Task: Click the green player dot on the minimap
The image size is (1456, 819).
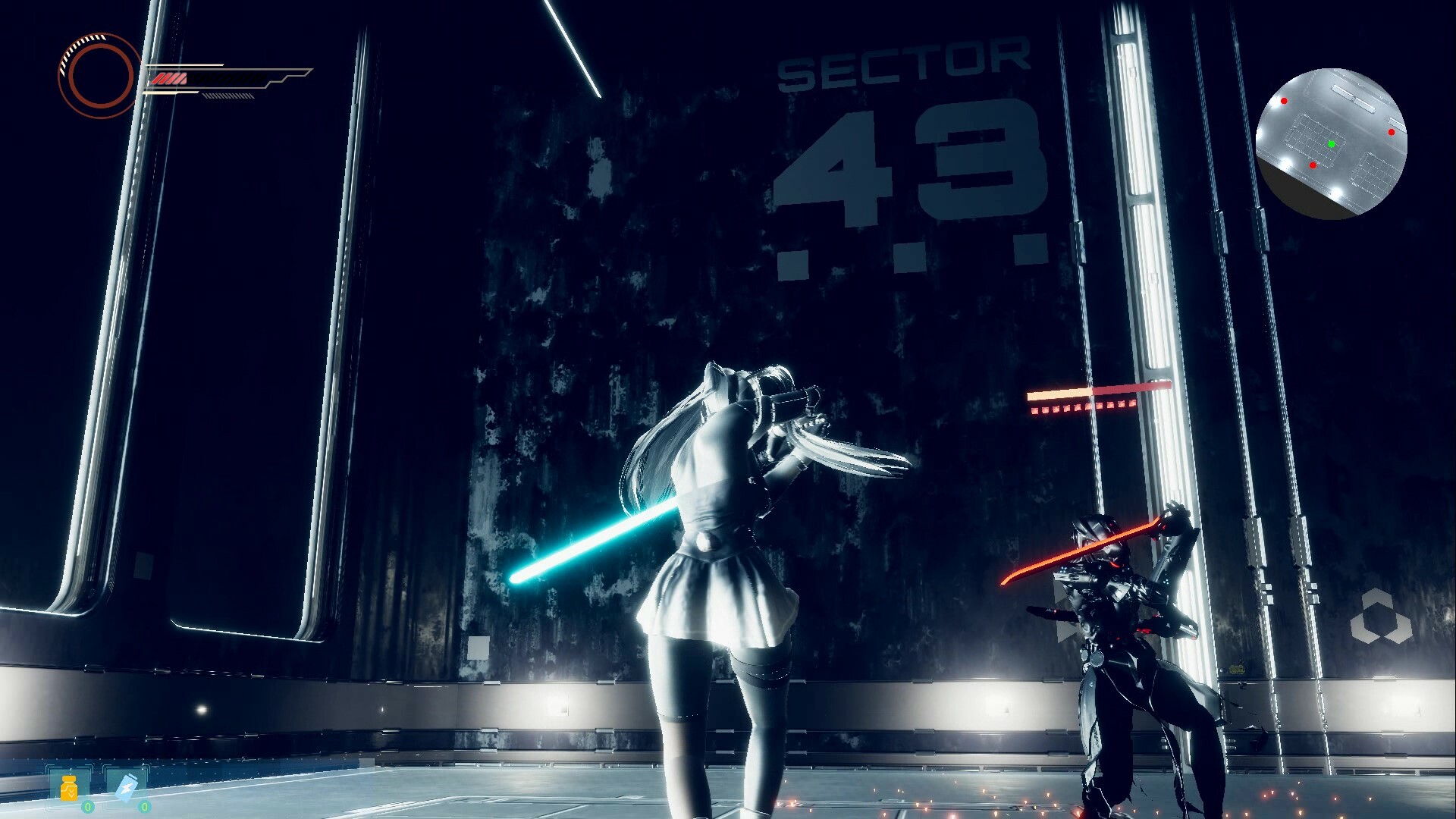Action: [x=1331, y=143]
